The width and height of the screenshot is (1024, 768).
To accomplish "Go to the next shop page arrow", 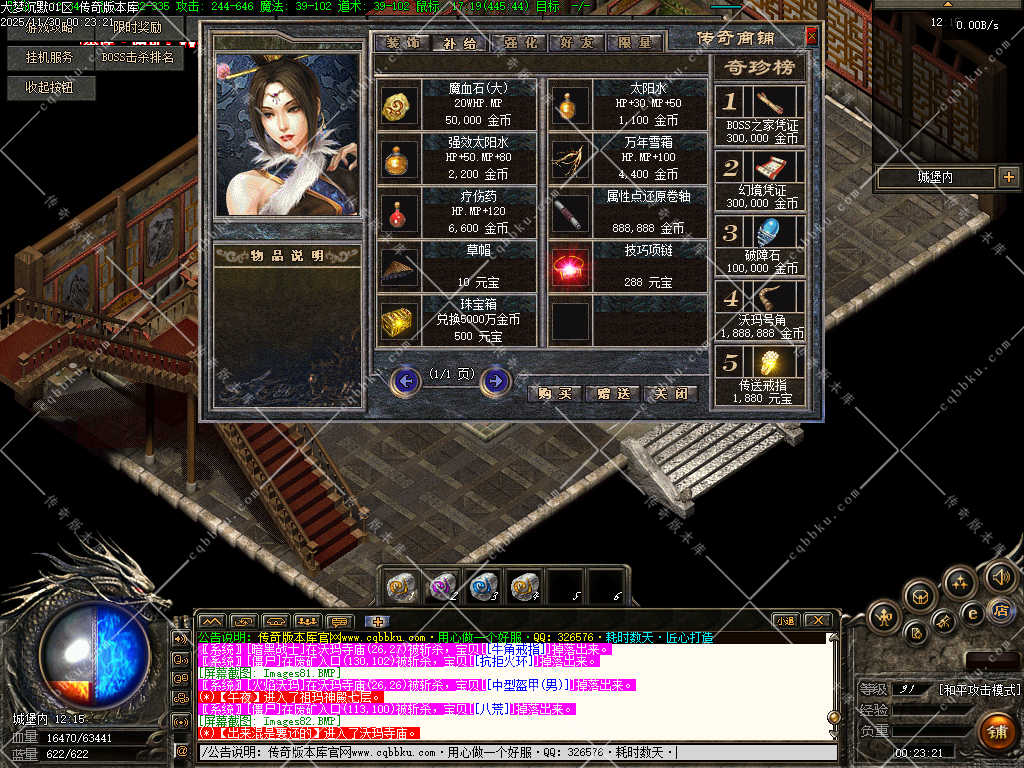I will 495,381.
